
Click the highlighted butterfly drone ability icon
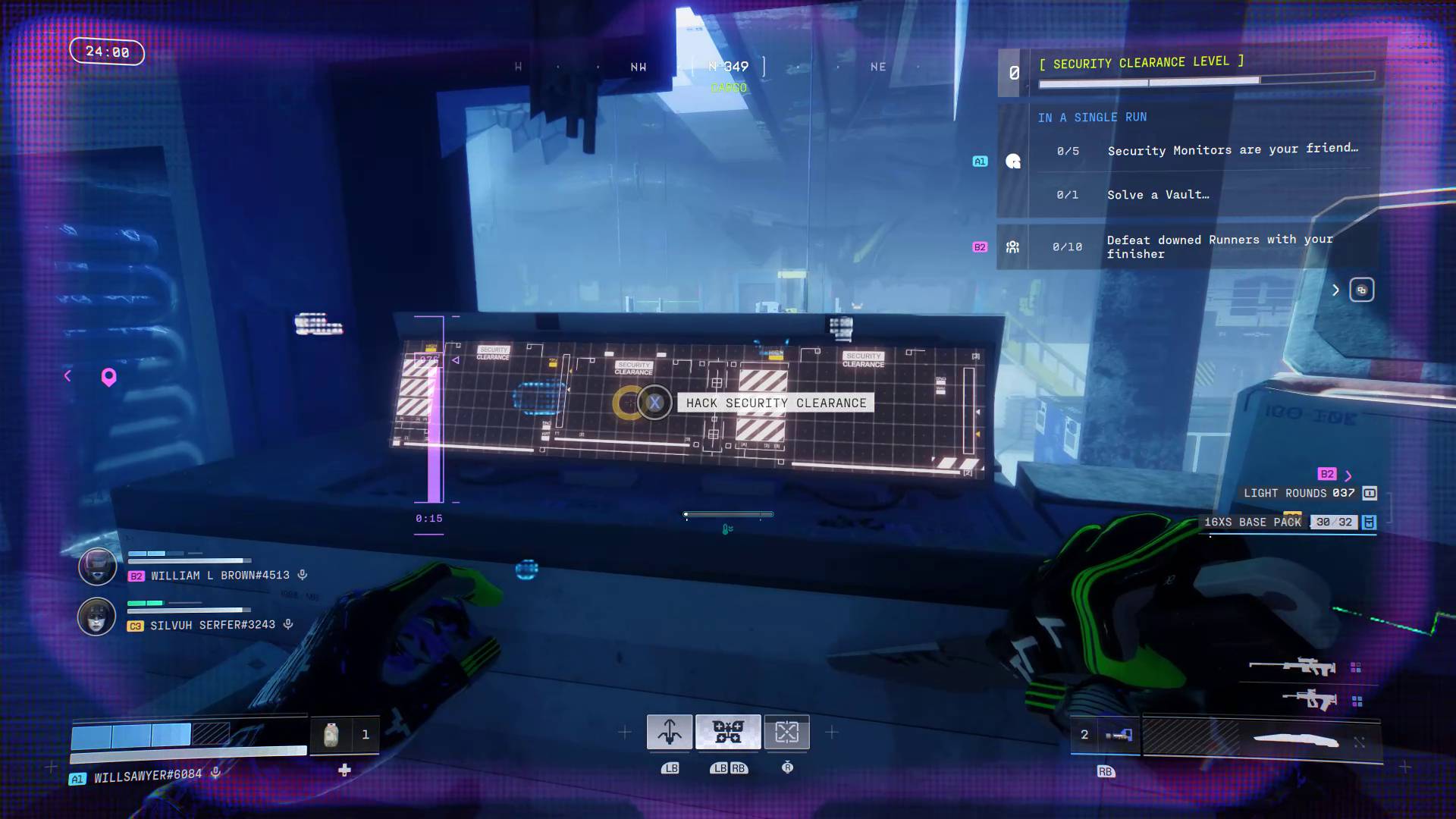pos(728,731)
